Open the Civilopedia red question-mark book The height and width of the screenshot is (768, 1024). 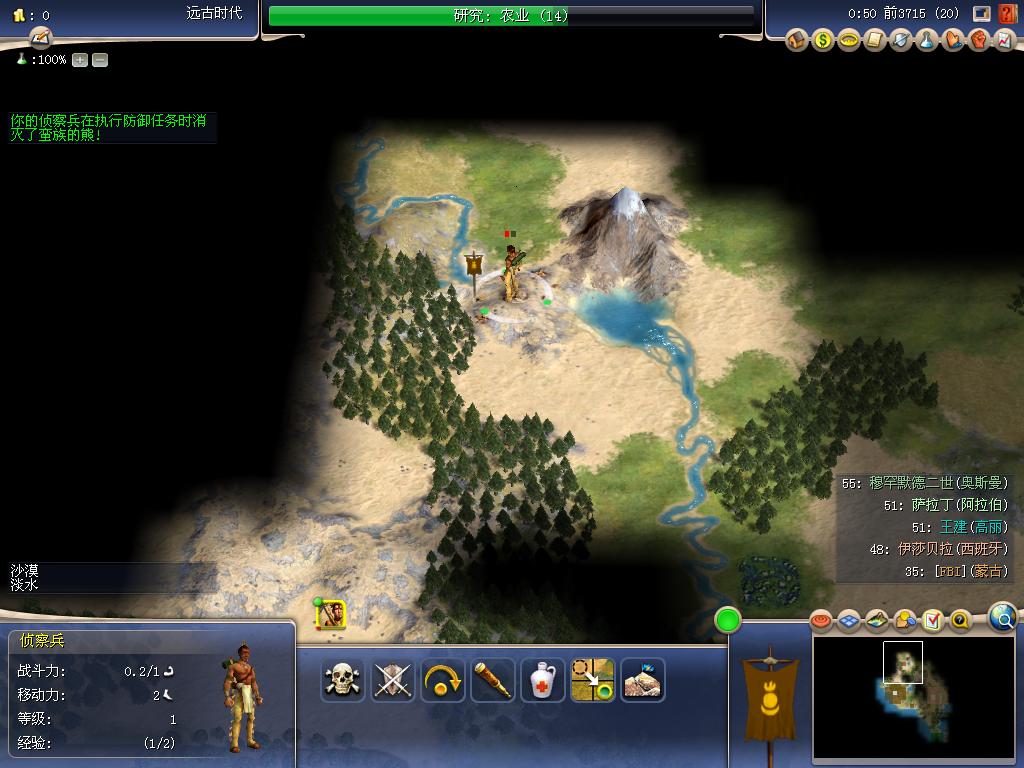pos(1007,14)
